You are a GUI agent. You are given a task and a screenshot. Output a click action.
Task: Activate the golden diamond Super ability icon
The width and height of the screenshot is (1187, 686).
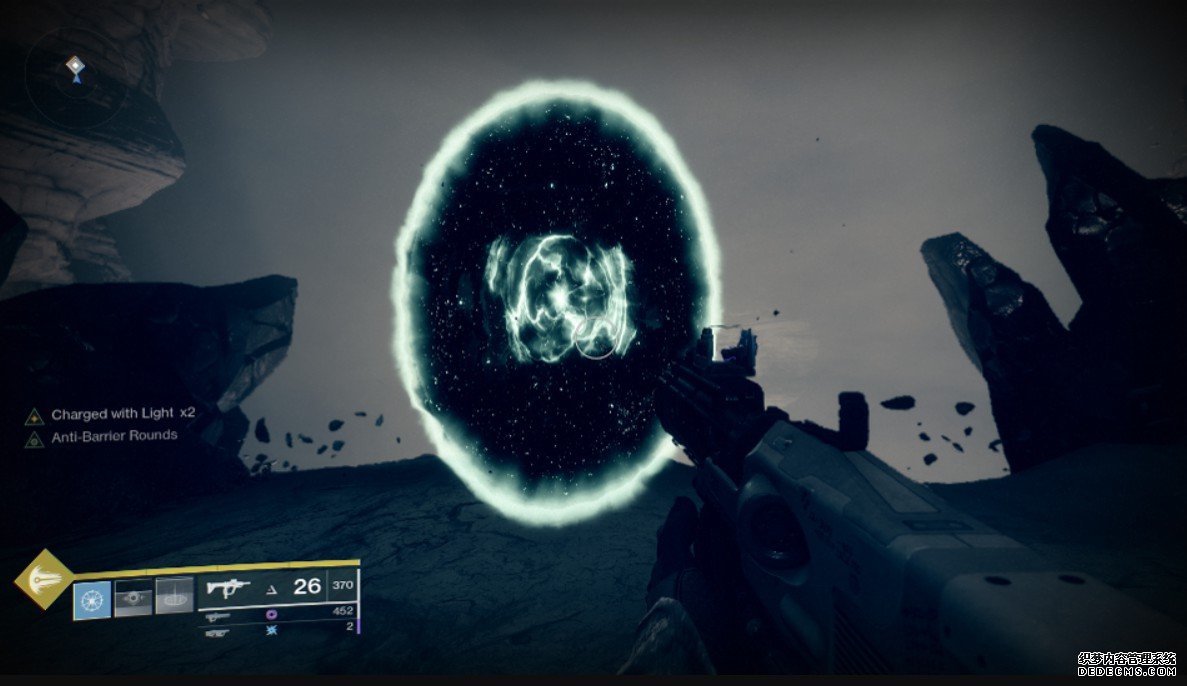pyautogui.click(x=43, y=579)
